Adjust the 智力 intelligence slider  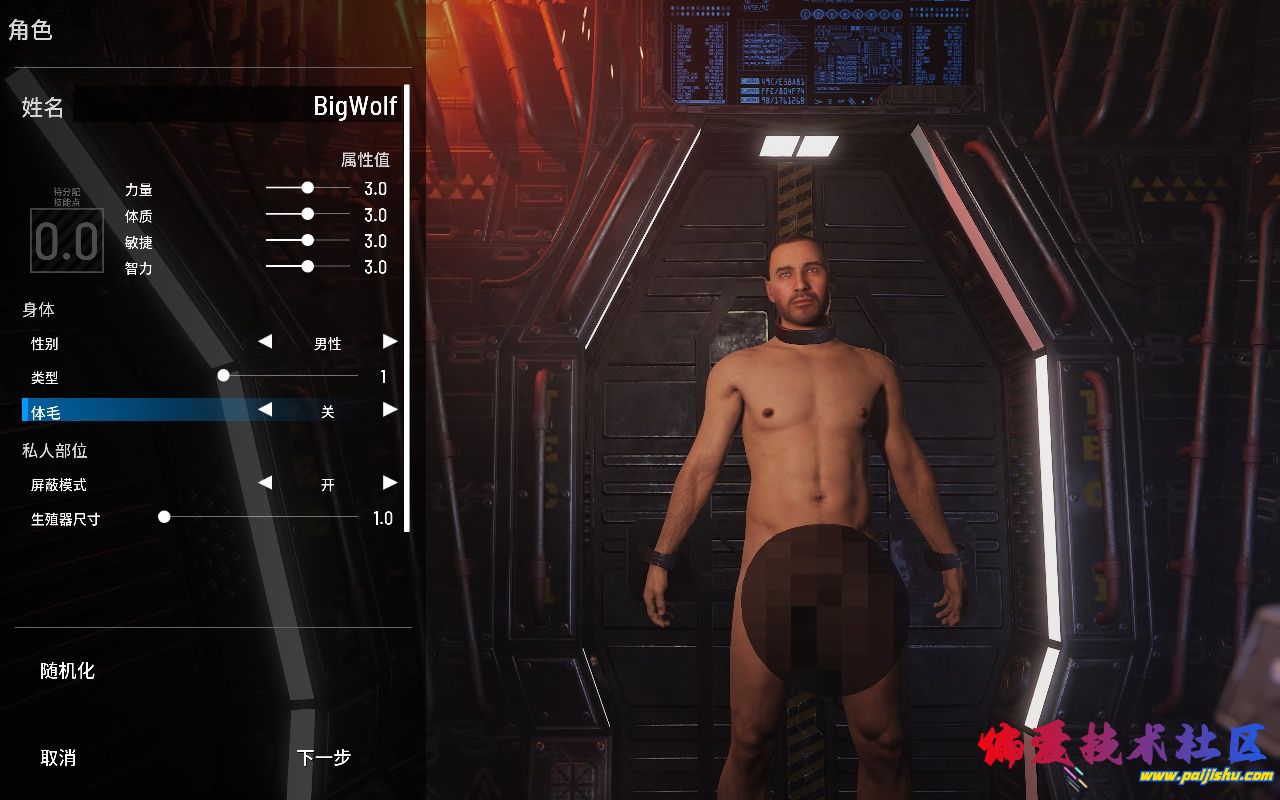point(307,266)
